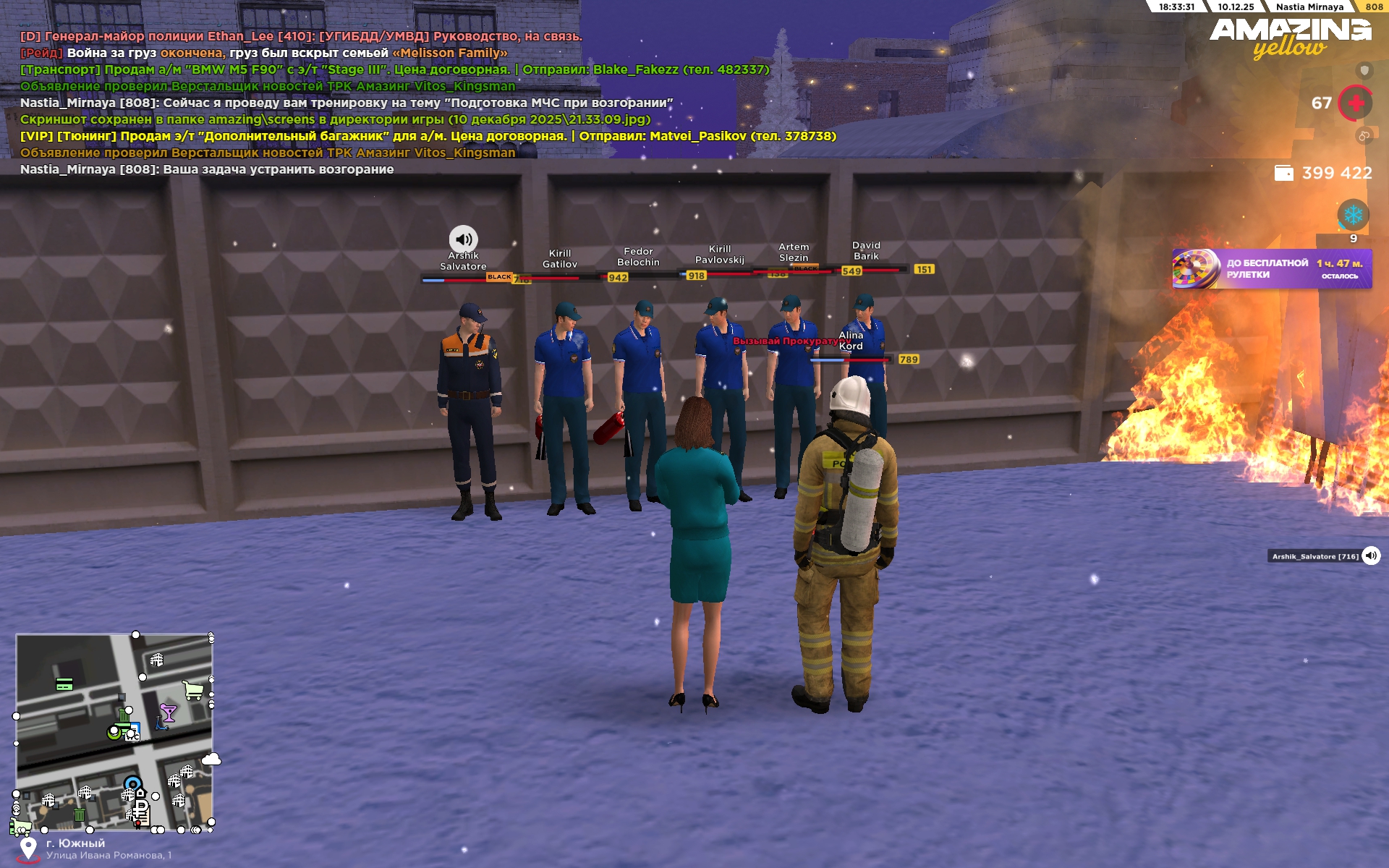The image size is (1389, 868).
Task: Open the wallet money icon
Action: [1283, 173]
